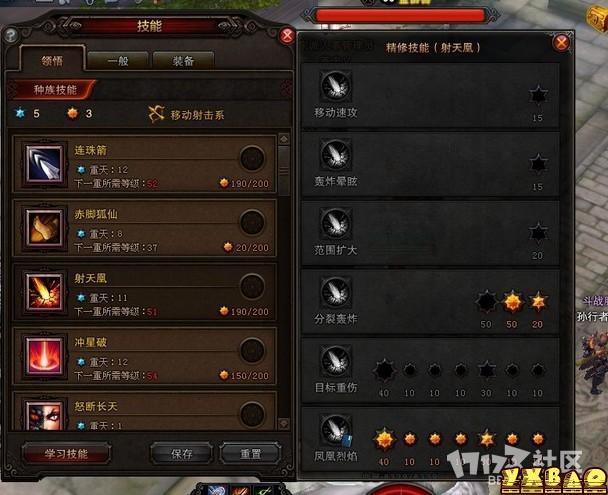
Task: Open the help question mark icon
Action: coord(11,35)
